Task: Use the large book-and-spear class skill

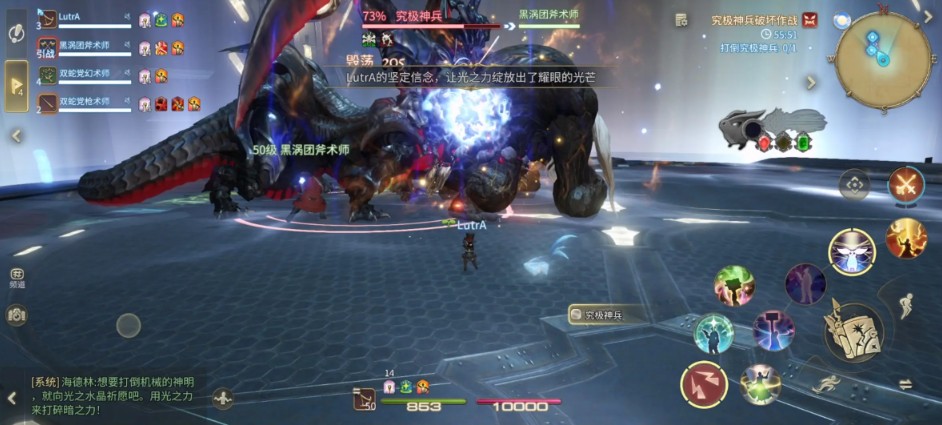Action: [853, 331]
